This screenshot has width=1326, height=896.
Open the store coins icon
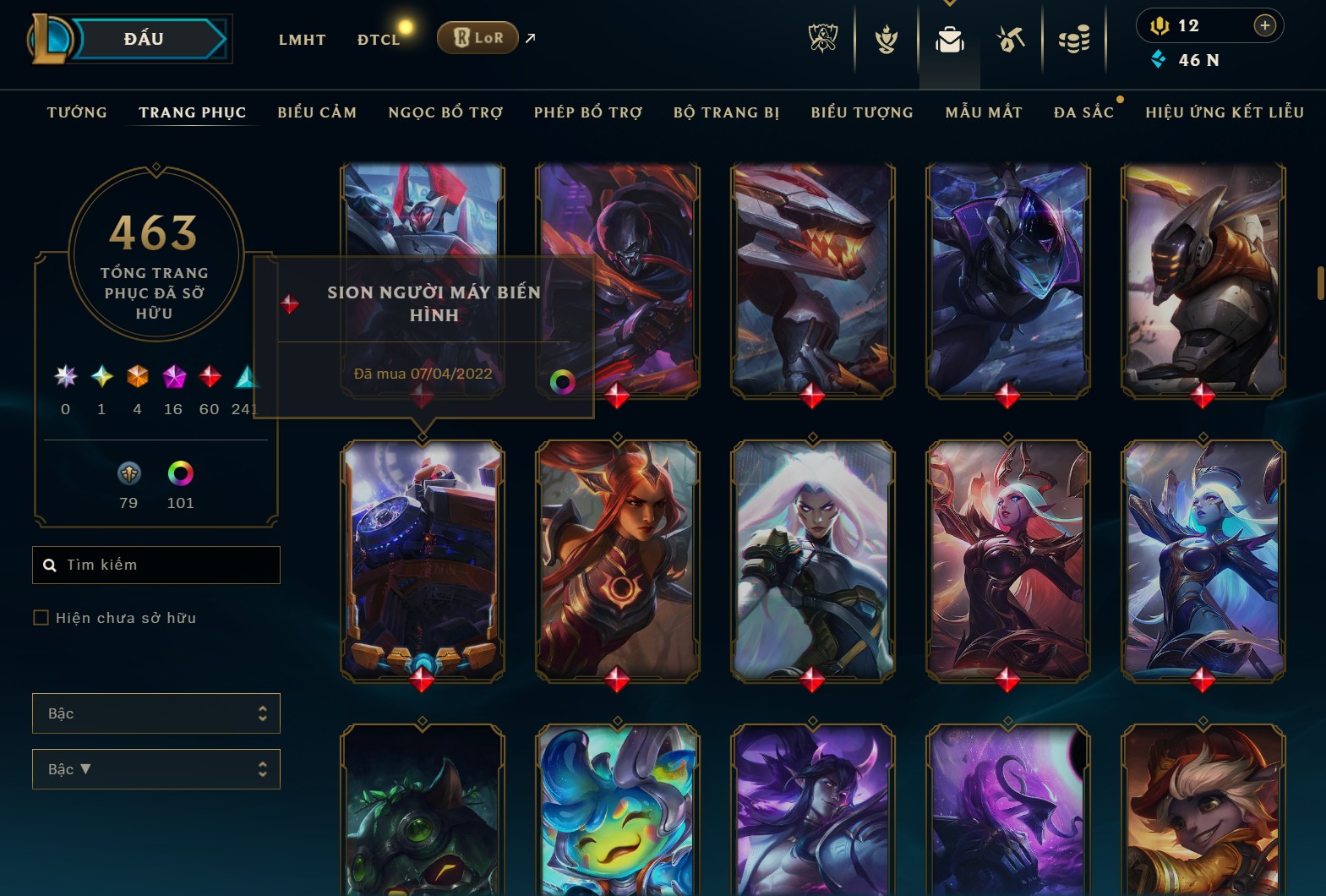1075,38
